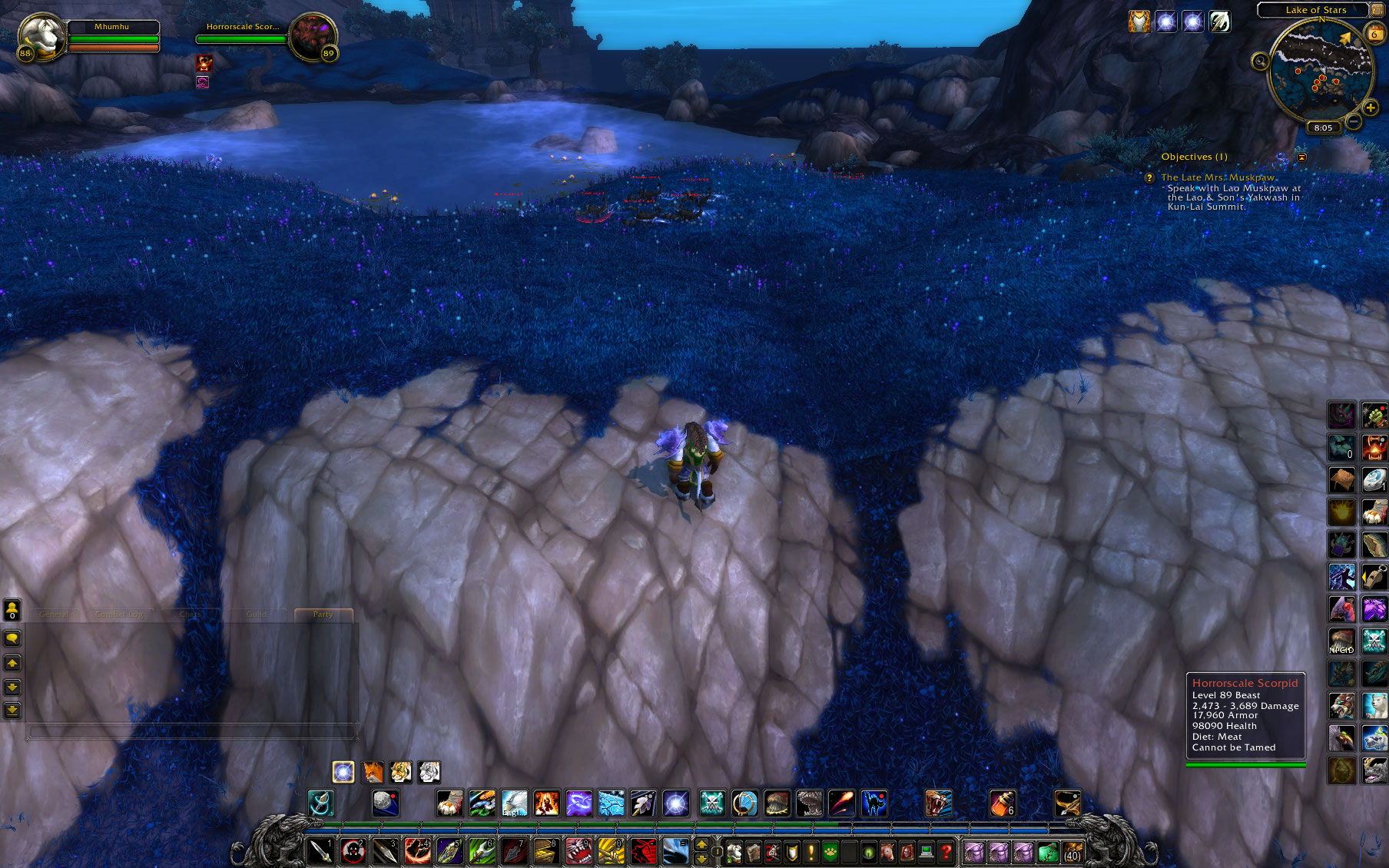Image resolution: width=1389 pixels, height=868 pixels.
Task: Open the friends list social button
Action: tap(12, 610)
